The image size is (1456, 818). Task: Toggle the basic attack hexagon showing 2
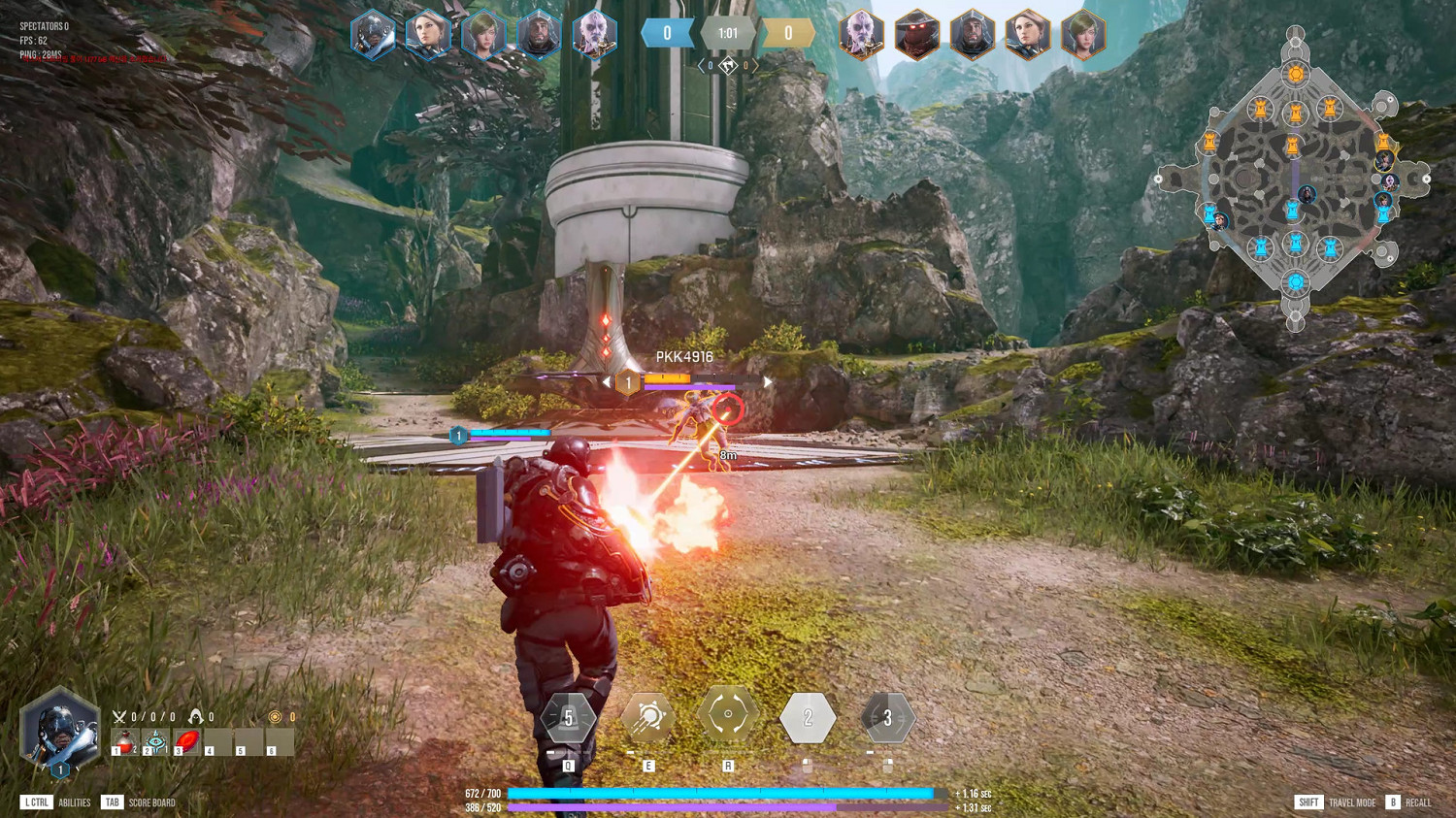[x=808, y=716]
